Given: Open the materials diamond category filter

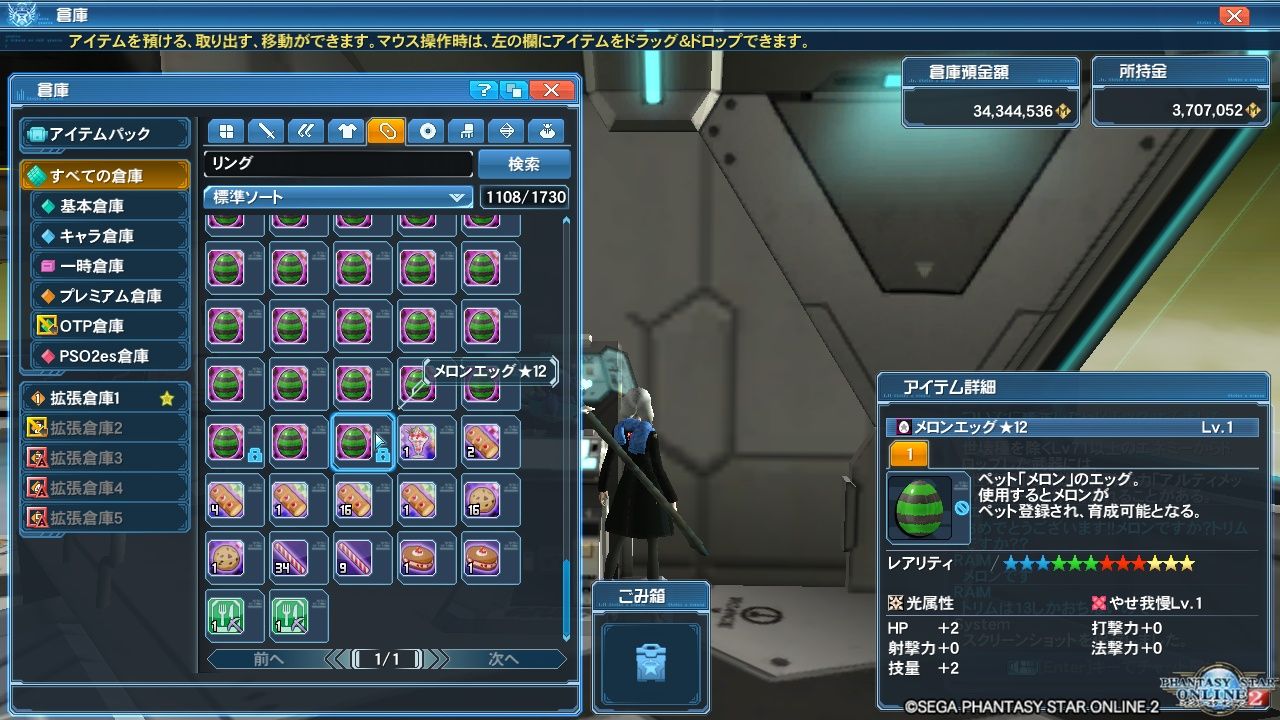Looking at the screenshot, I should 508,131.
